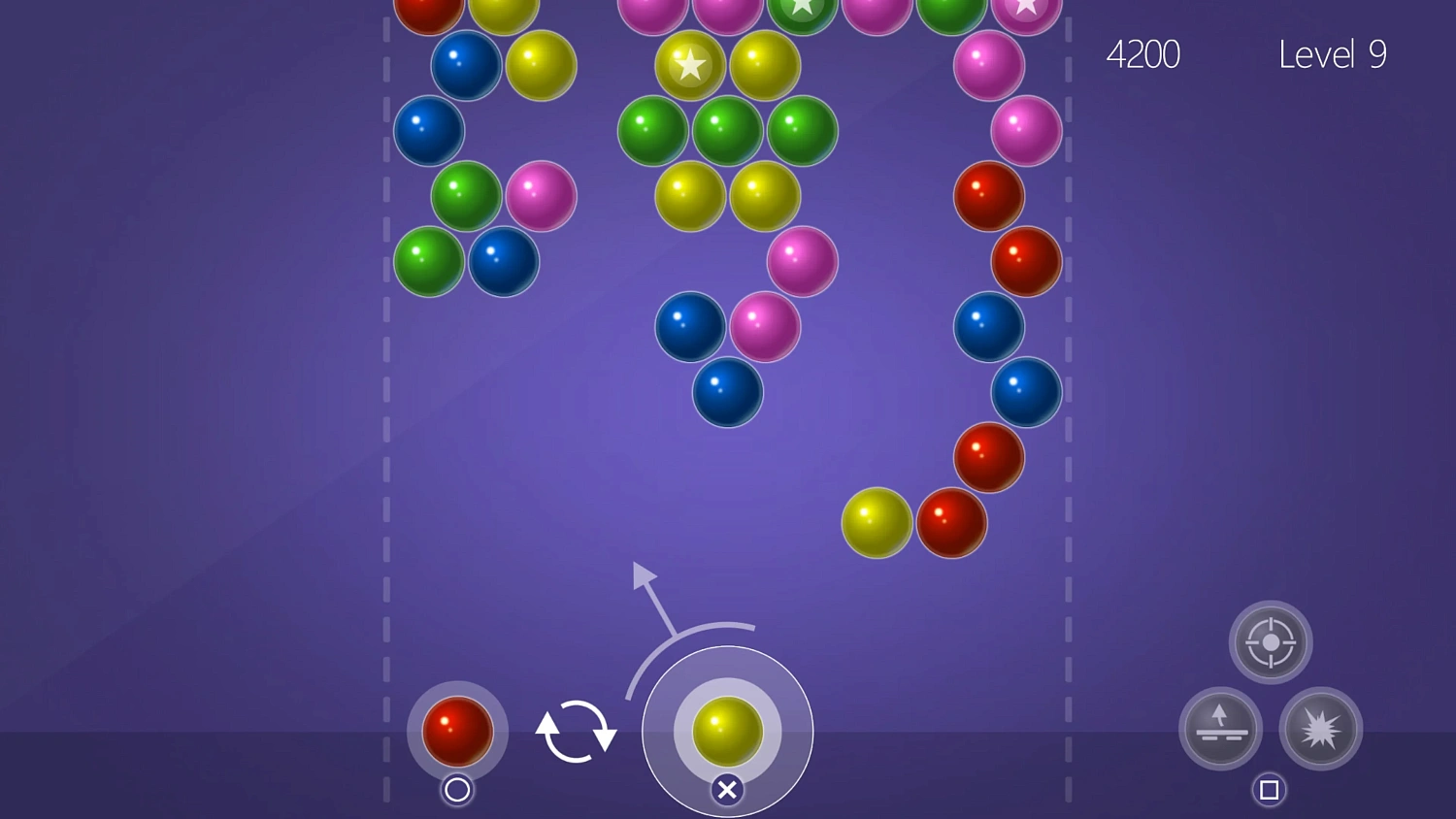Activate the aim guide crosshair power-up

tap(1271, 641)
